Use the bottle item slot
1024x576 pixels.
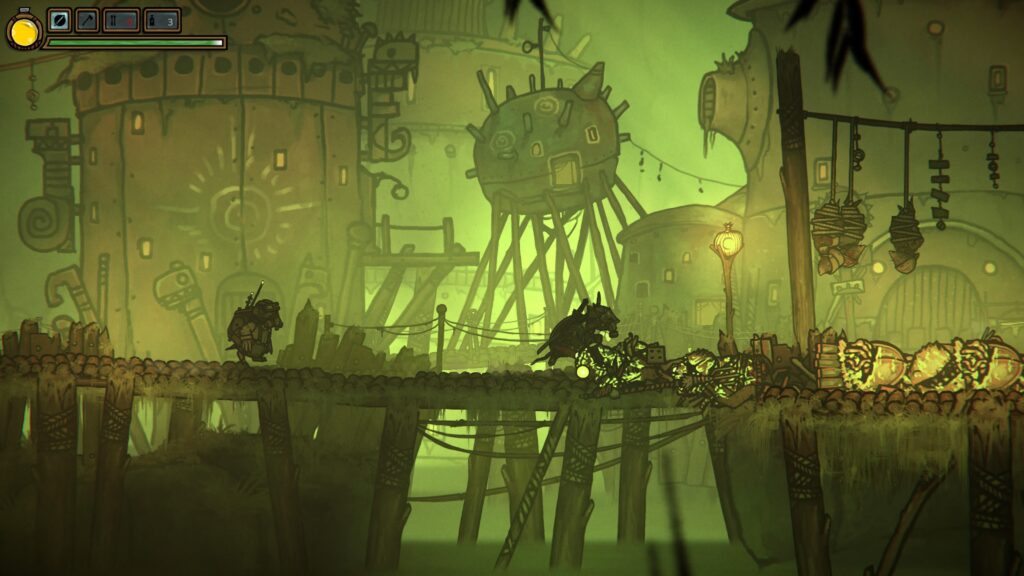click(161, 20)
